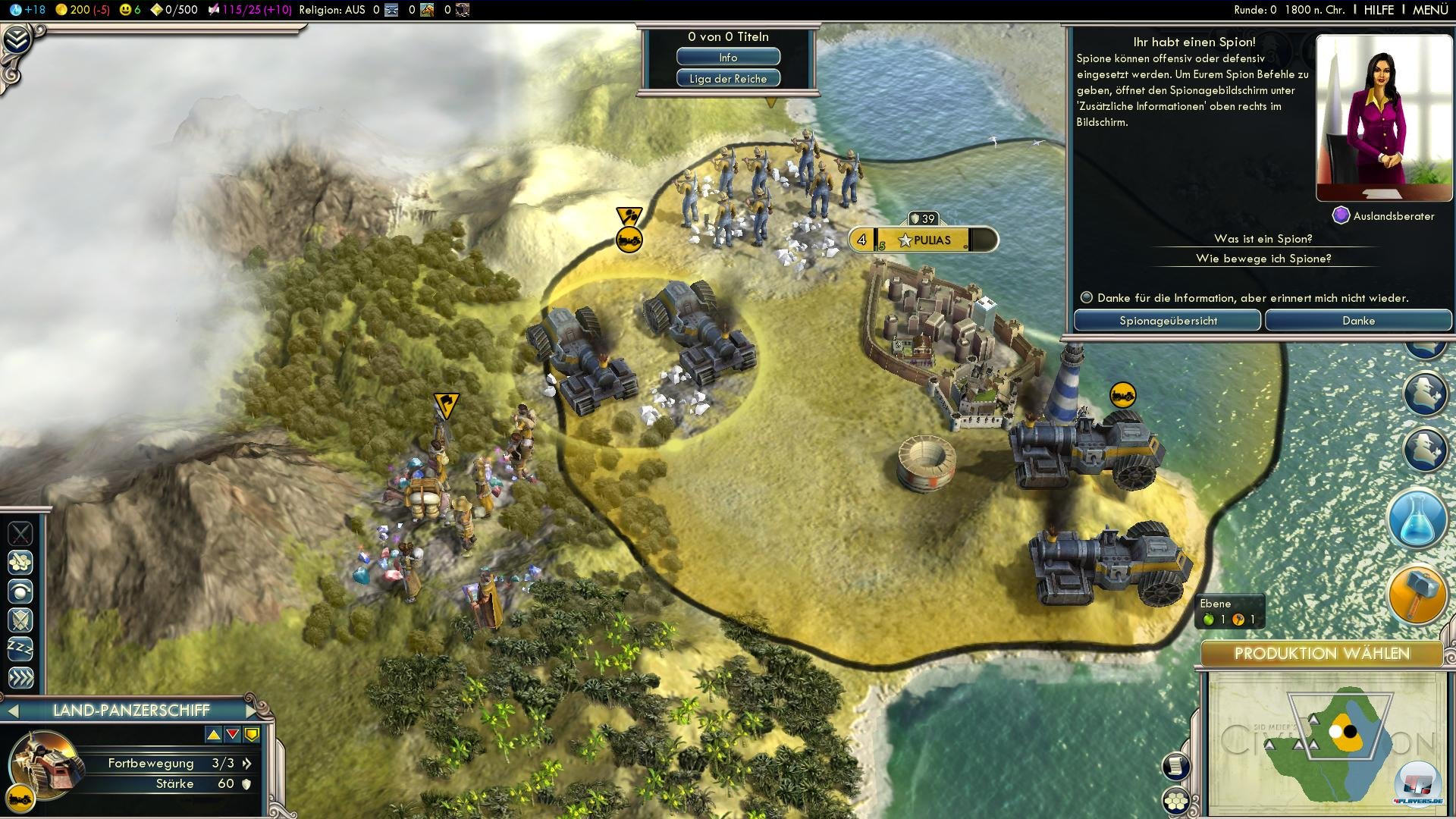Open the HILFE menu
1456x819 pixels.
[1378, 10]
